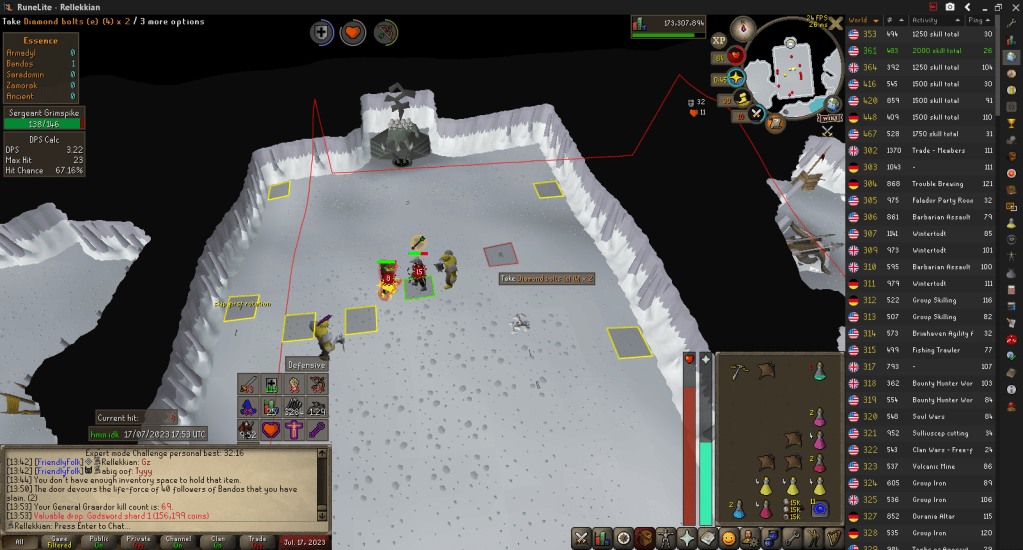Image resolution: width=1023 pixels, height=550 pixels.
Task: Toggle the XP drops button
Action: 719,41
